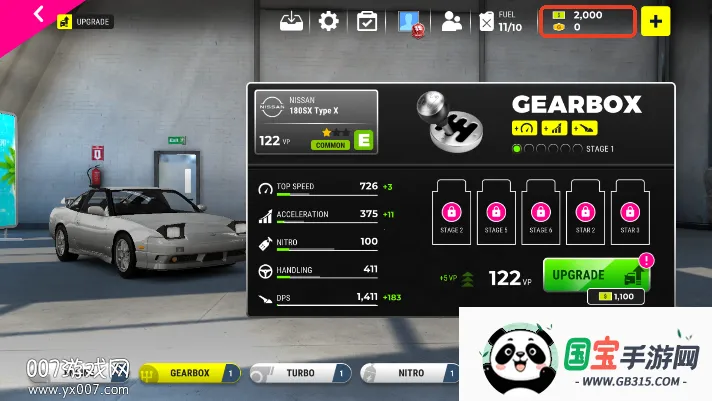Screen dimensions: 712x401
Task: Switch to the Nitro upgrade tab
Action: pos(410,373)
